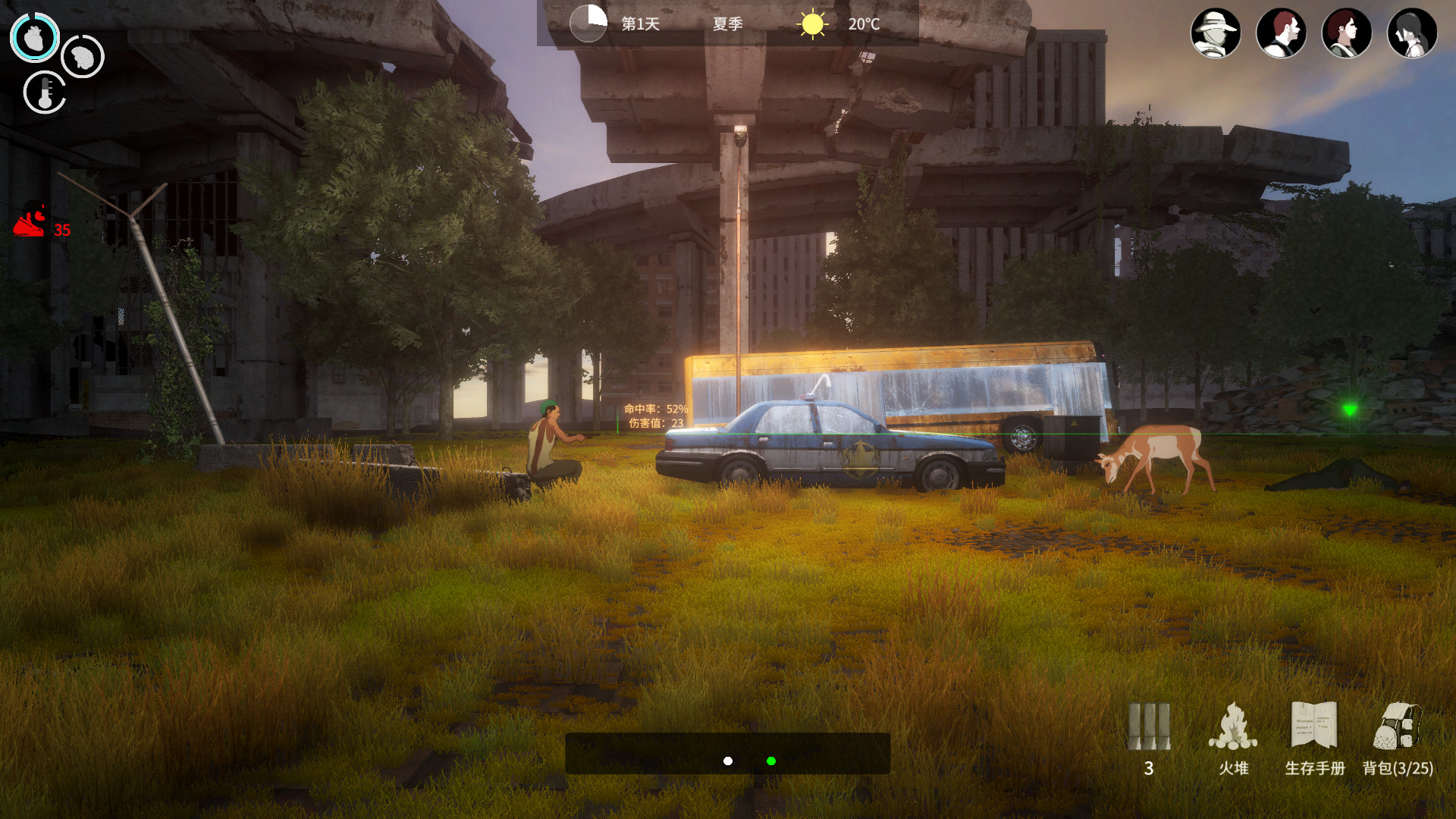Click the sun weather icon

coord(812,24)
